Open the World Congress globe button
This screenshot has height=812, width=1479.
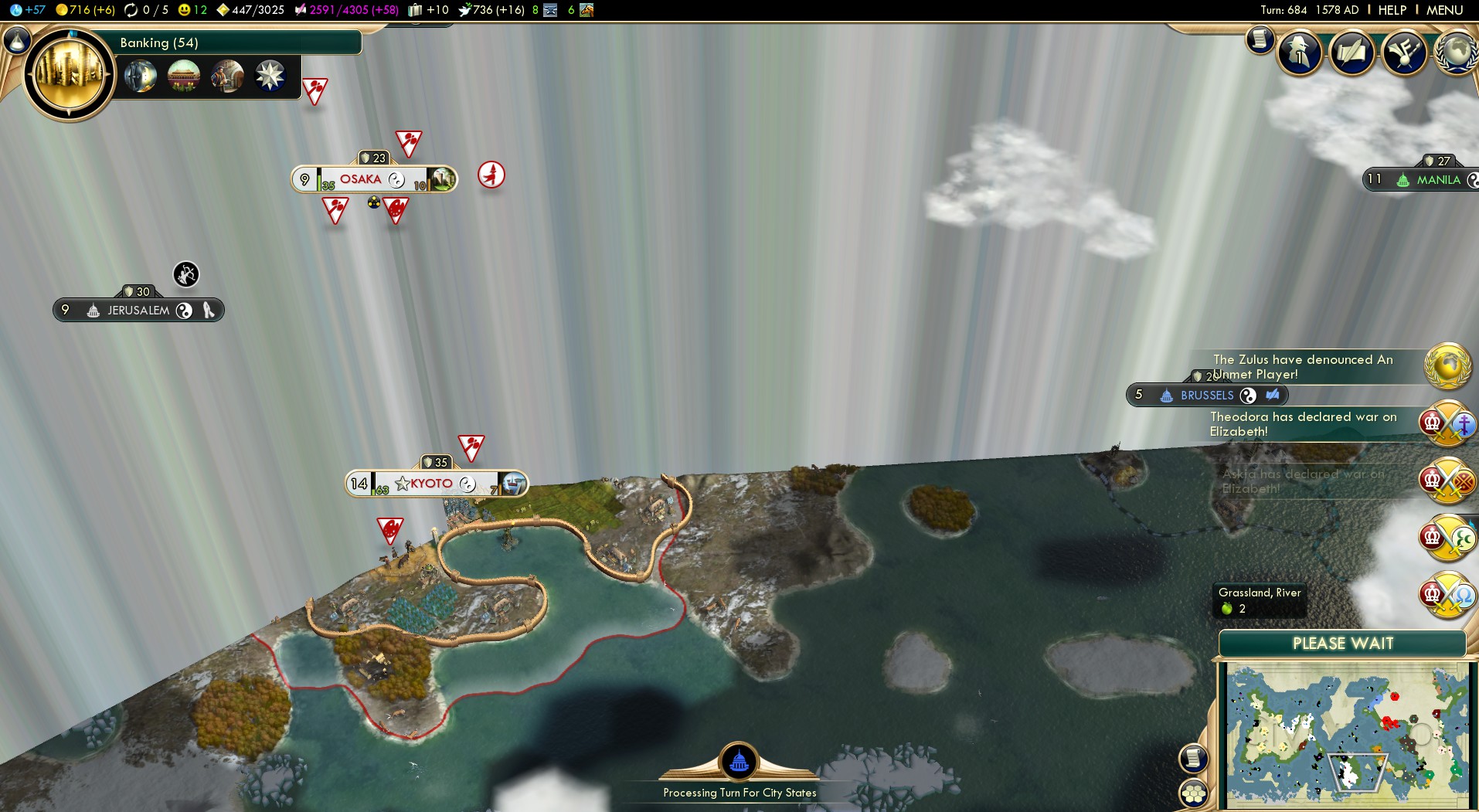pyautogui.click(x=1456, y=53)
